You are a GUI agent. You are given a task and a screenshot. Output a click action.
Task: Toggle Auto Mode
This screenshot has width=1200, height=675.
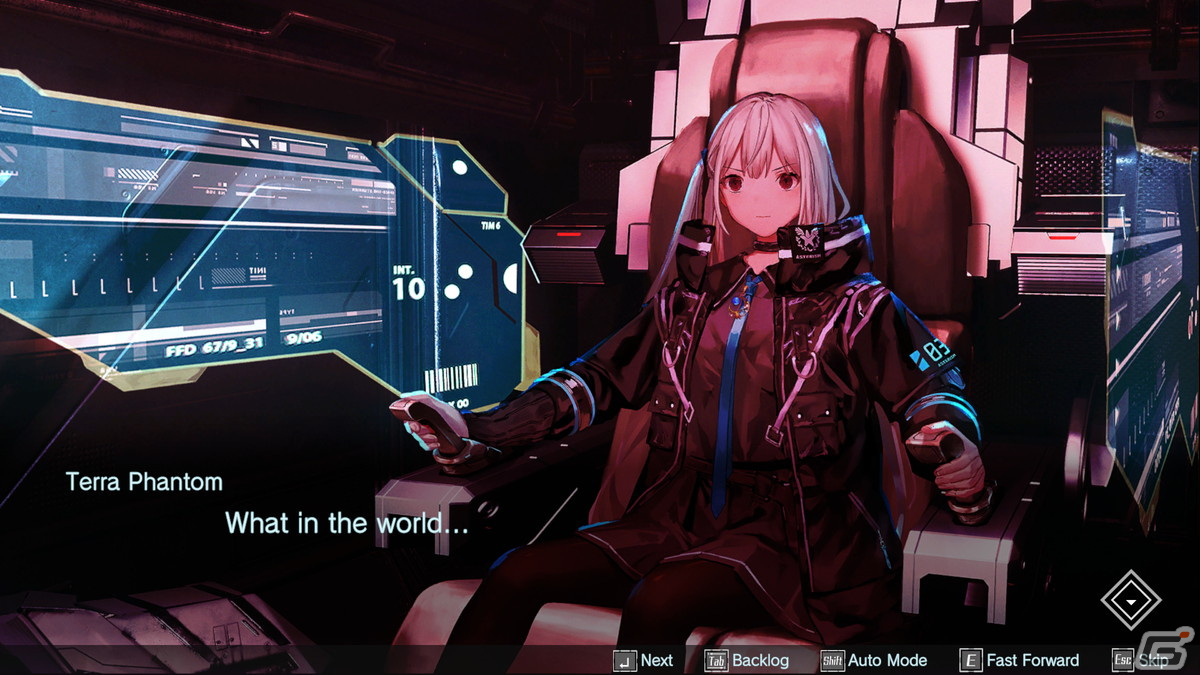pyautogui.click(x=874, y=660)
